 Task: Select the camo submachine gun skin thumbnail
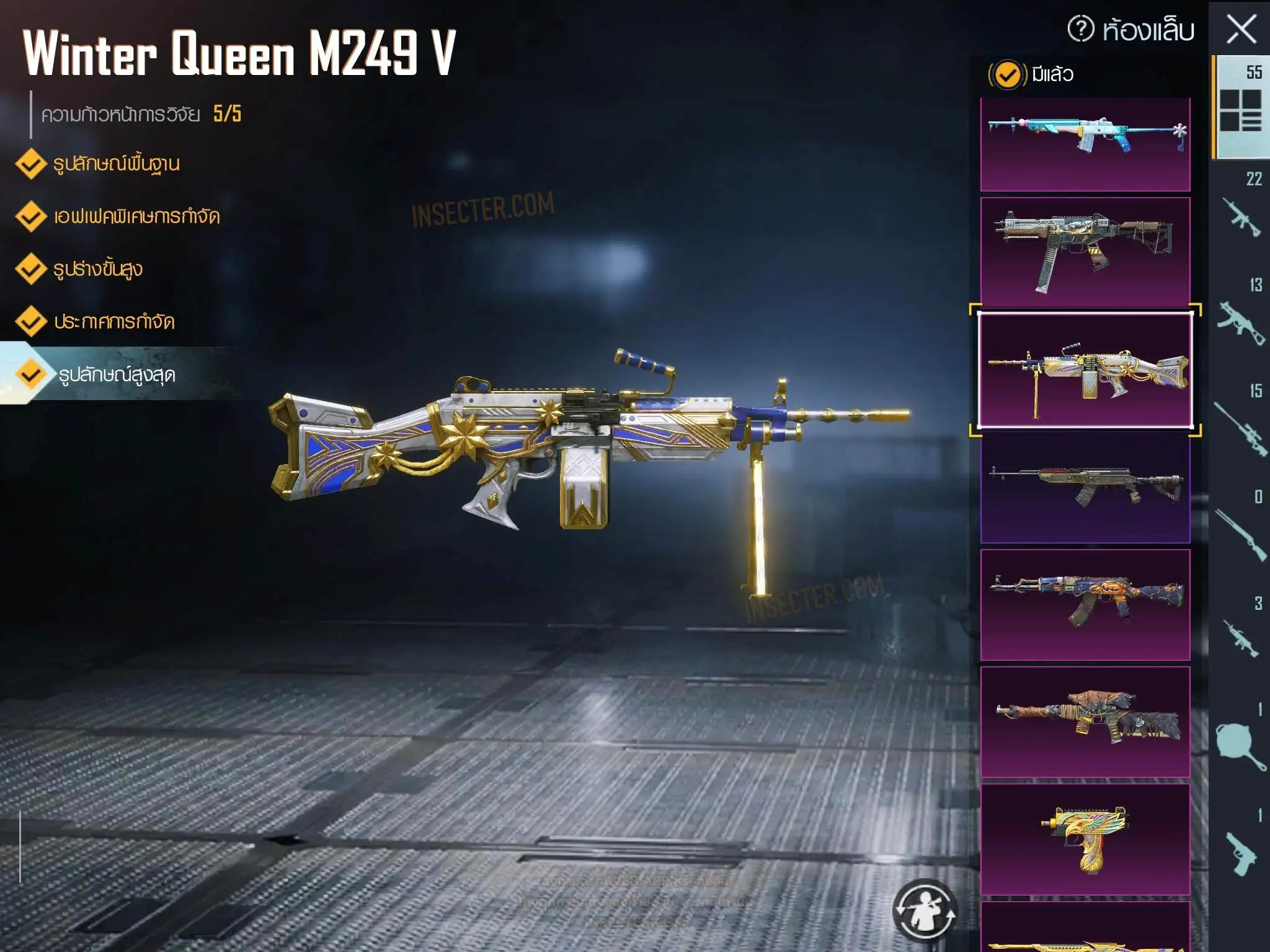click(1085, 252)
